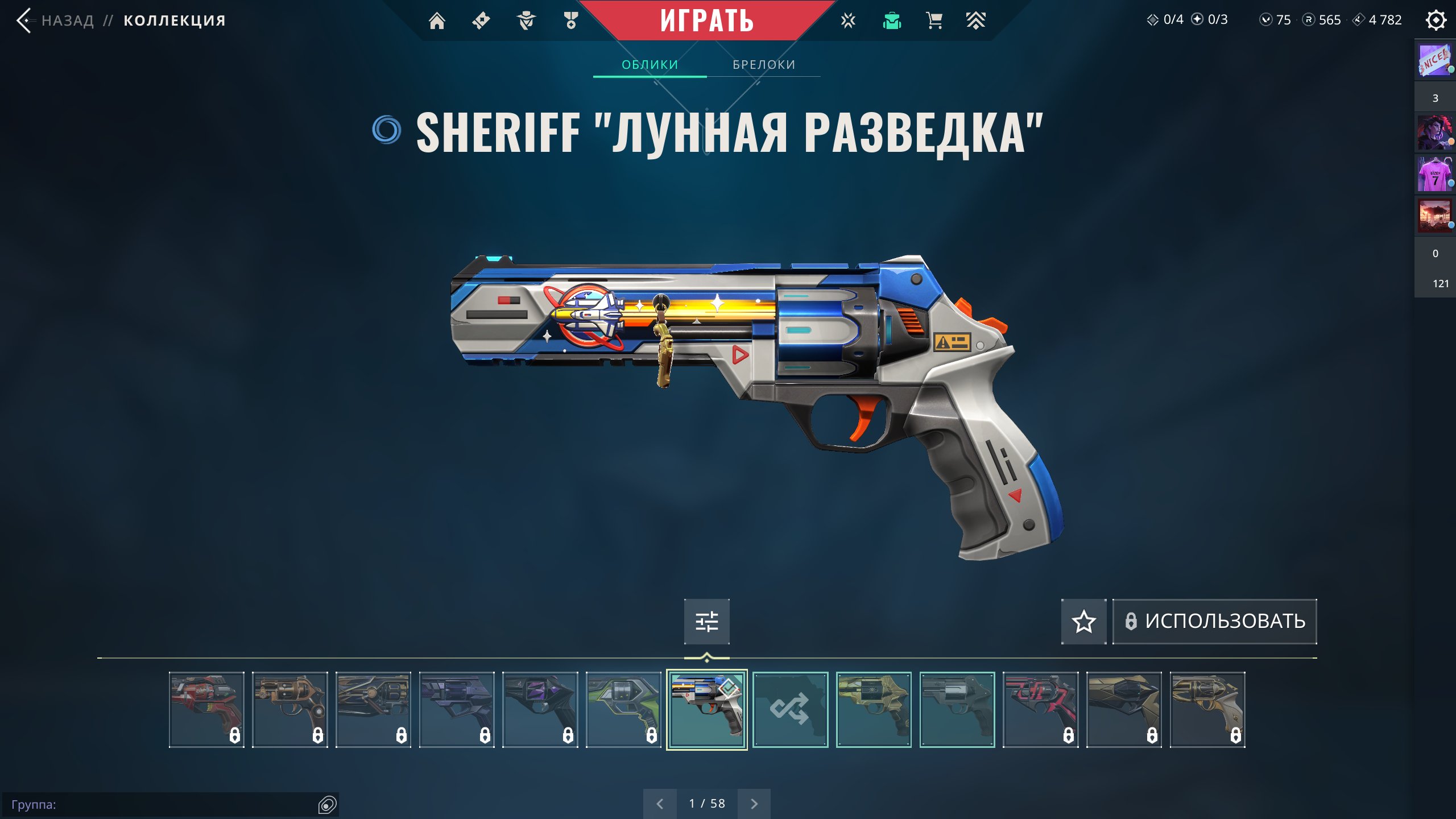This screenshot has height=819, width=1456.
Task: Switch to the БРЕЛОКИ tab
Action: click(x=764, y=65)
